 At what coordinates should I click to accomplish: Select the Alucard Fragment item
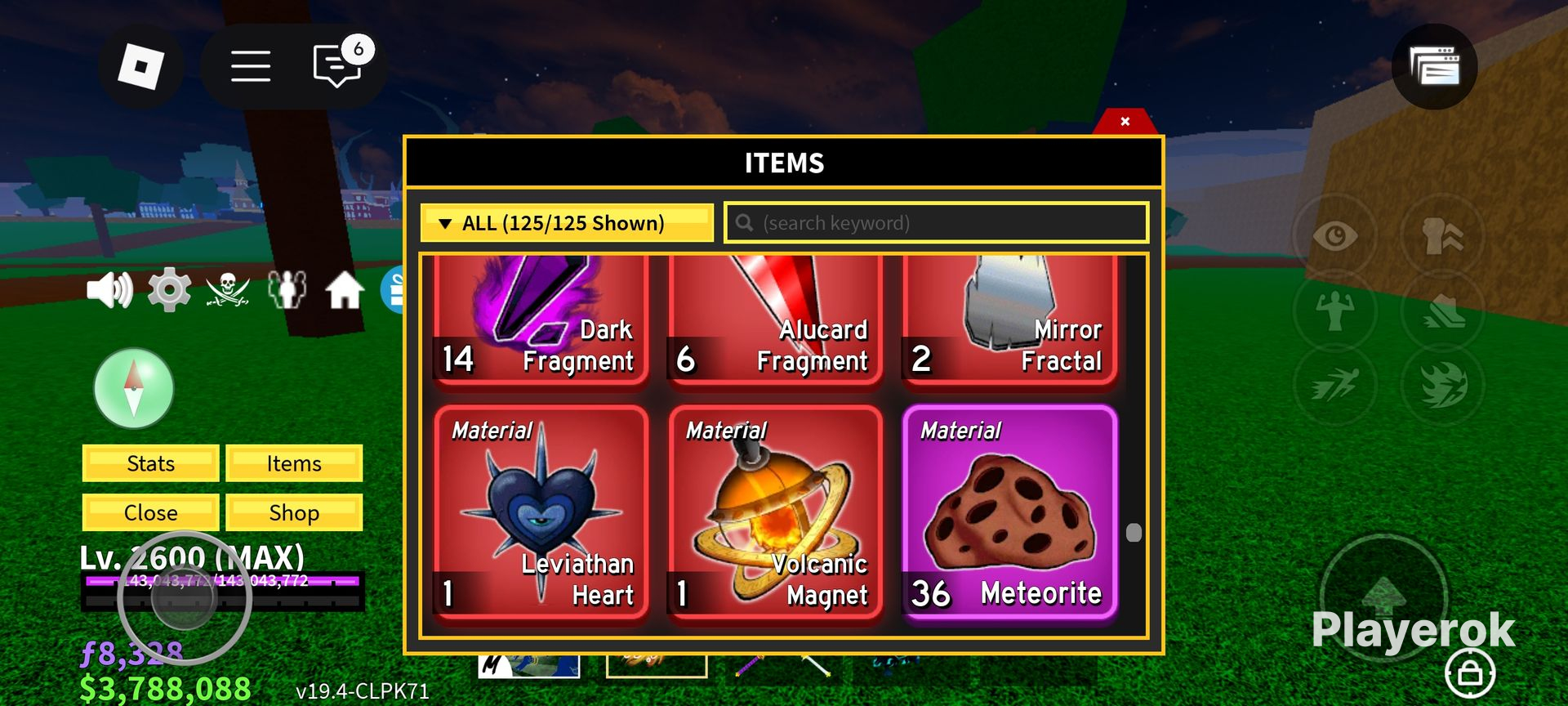pos(774,320)
